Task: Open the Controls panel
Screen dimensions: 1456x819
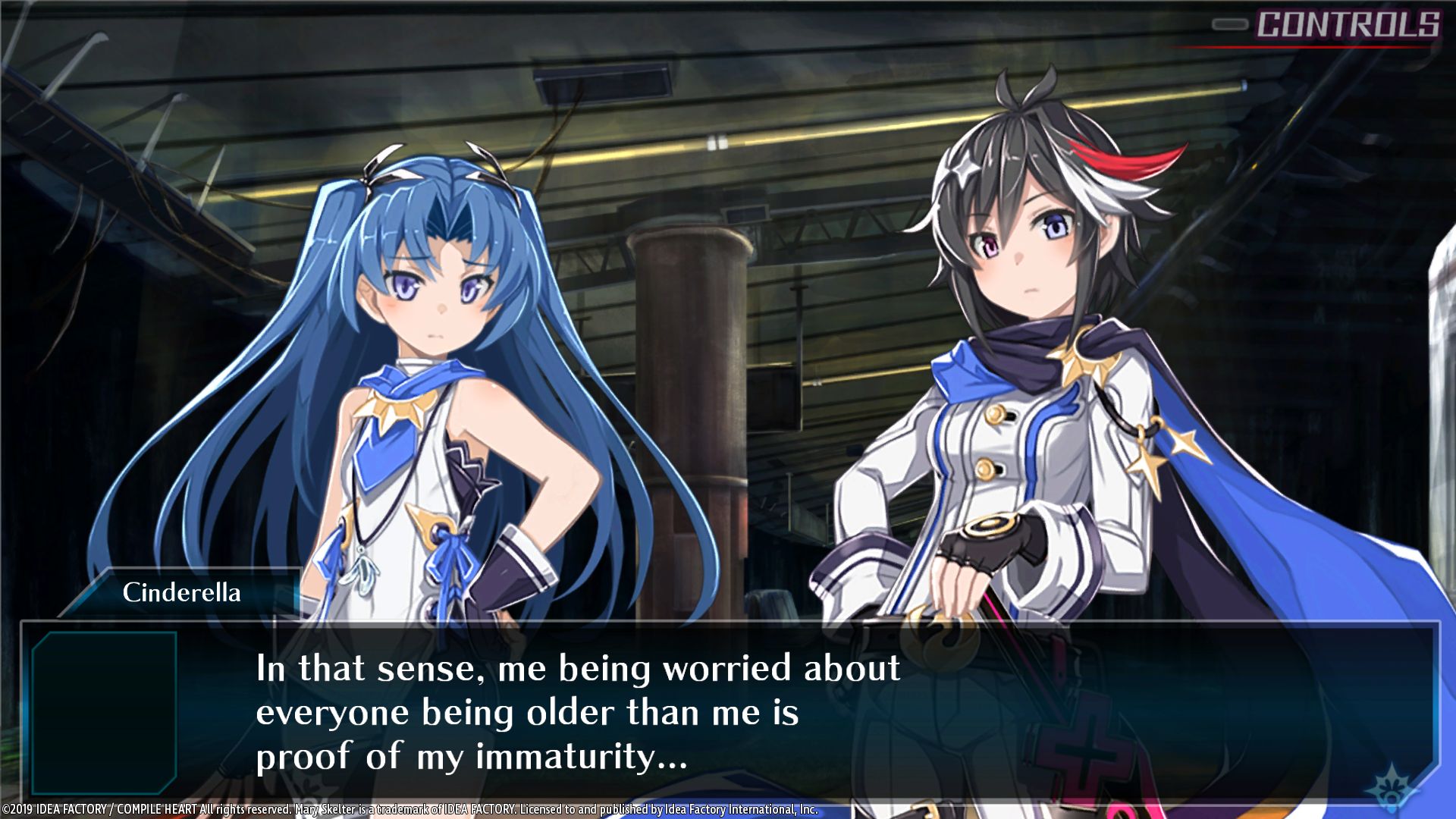Action: [x=1347, y=25]
